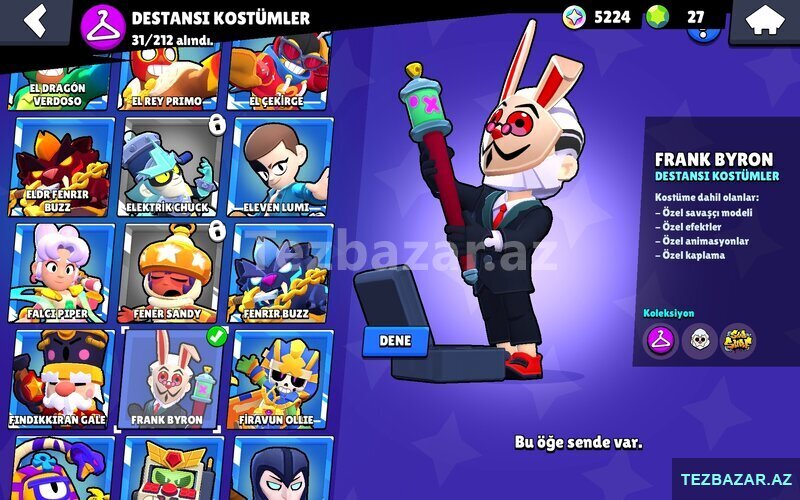Open the purple hanger collection icon

660,341
